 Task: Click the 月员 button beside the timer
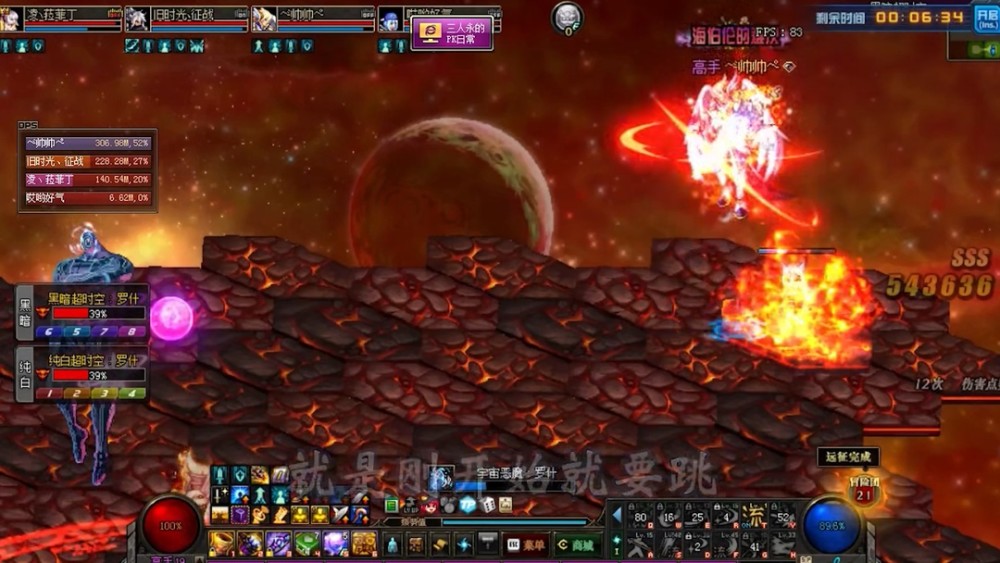(985, 21)
